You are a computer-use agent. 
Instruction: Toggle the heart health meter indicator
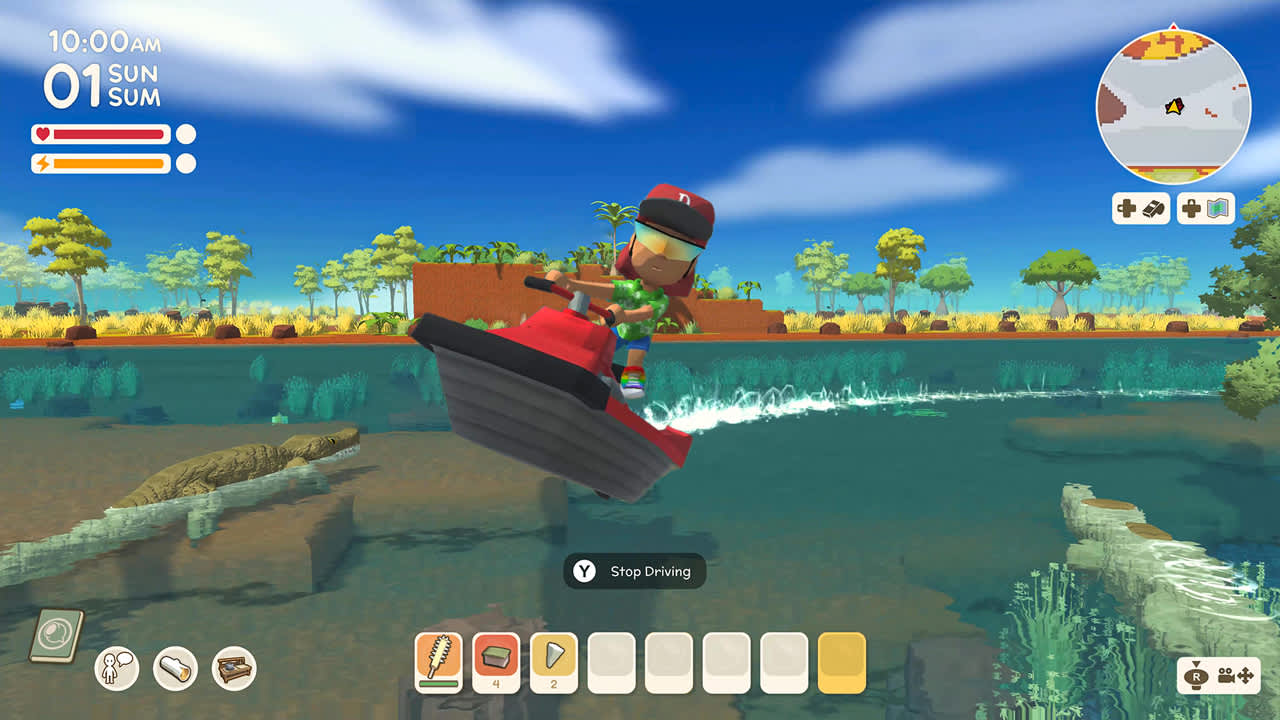[43, 133]
